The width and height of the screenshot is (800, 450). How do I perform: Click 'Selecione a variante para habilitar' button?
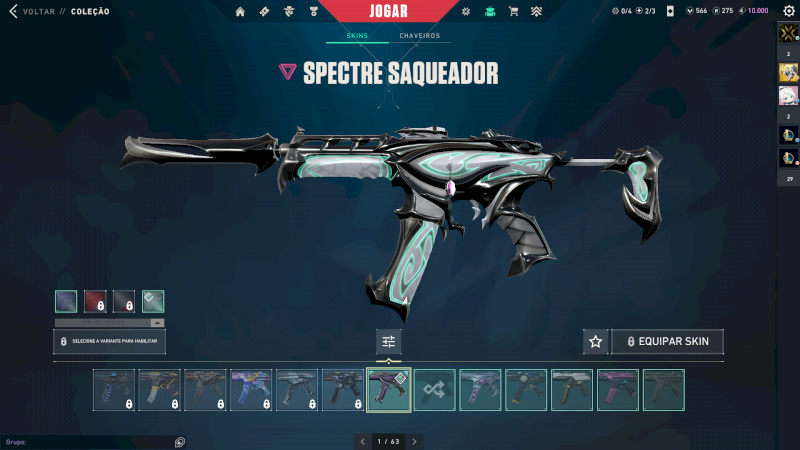[109, 341]
